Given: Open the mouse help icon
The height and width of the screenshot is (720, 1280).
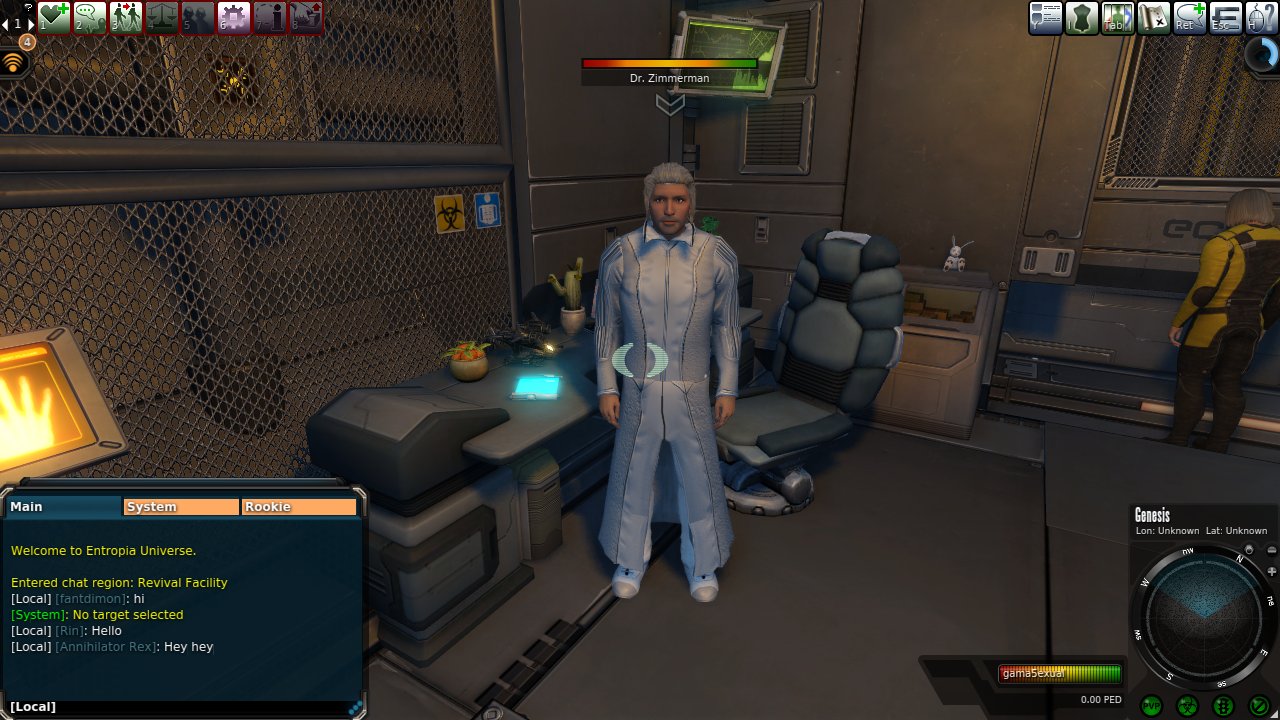Looking at the screenshot, I should [x=1261, y=18].
